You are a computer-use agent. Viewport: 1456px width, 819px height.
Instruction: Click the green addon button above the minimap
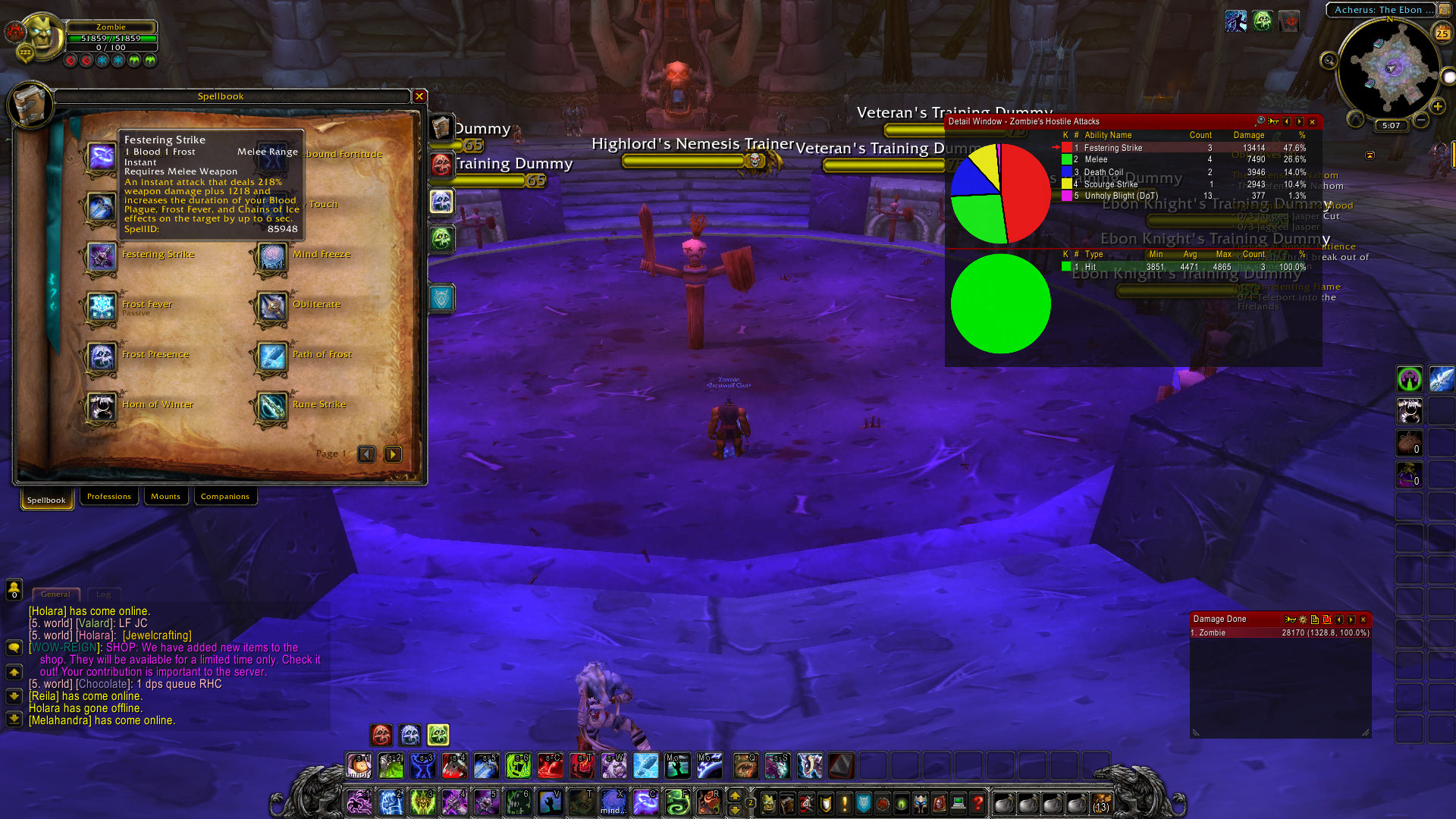[x=1263, y=21]
